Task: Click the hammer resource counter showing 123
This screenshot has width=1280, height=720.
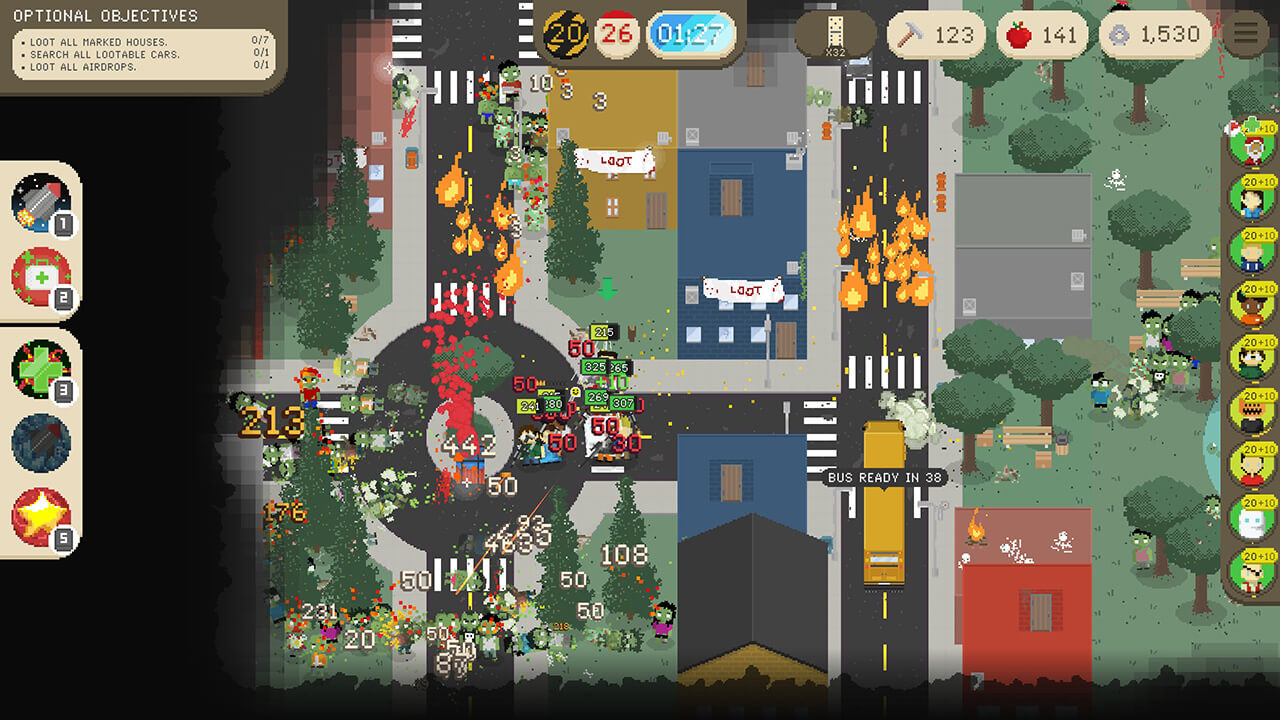Action: click(x=938, y=34)
